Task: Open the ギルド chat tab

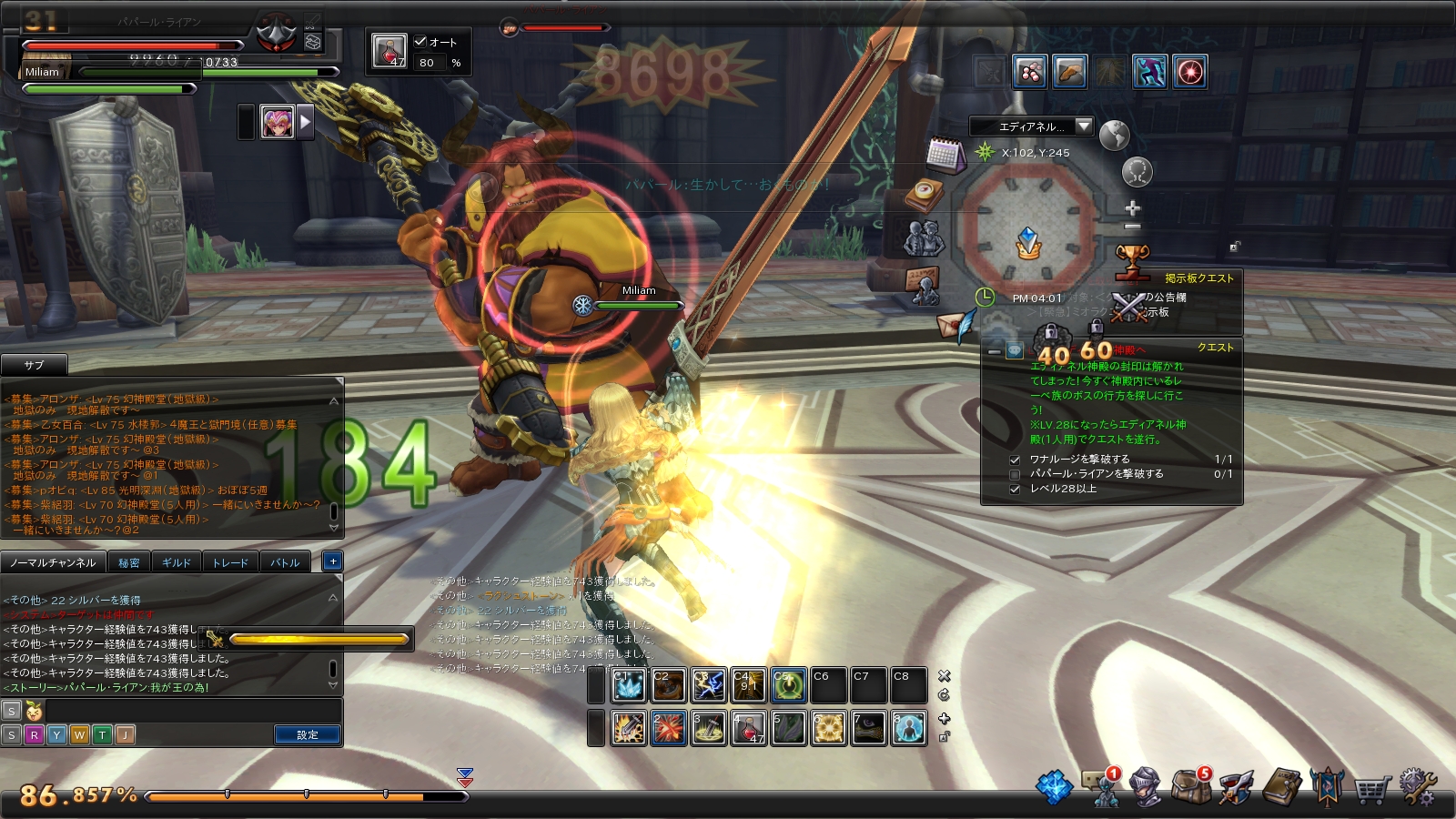Action: tap(177, 562)
